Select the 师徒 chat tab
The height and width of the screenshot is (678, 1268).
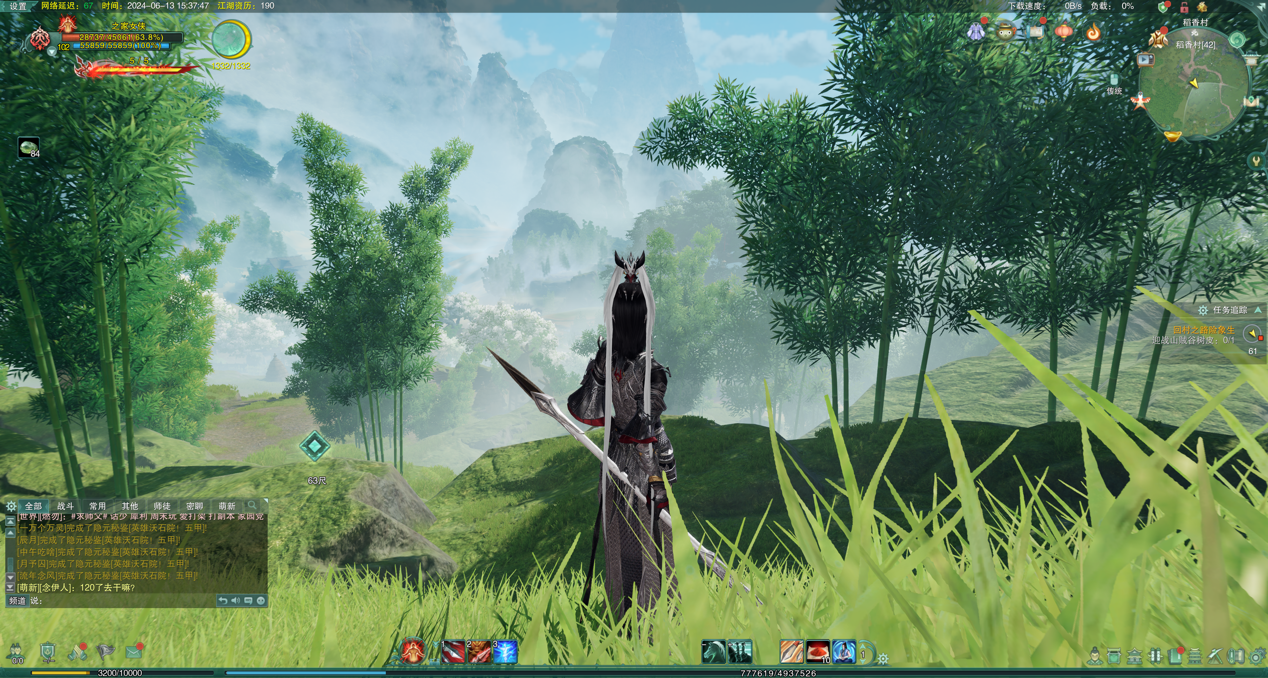(162, 507)
